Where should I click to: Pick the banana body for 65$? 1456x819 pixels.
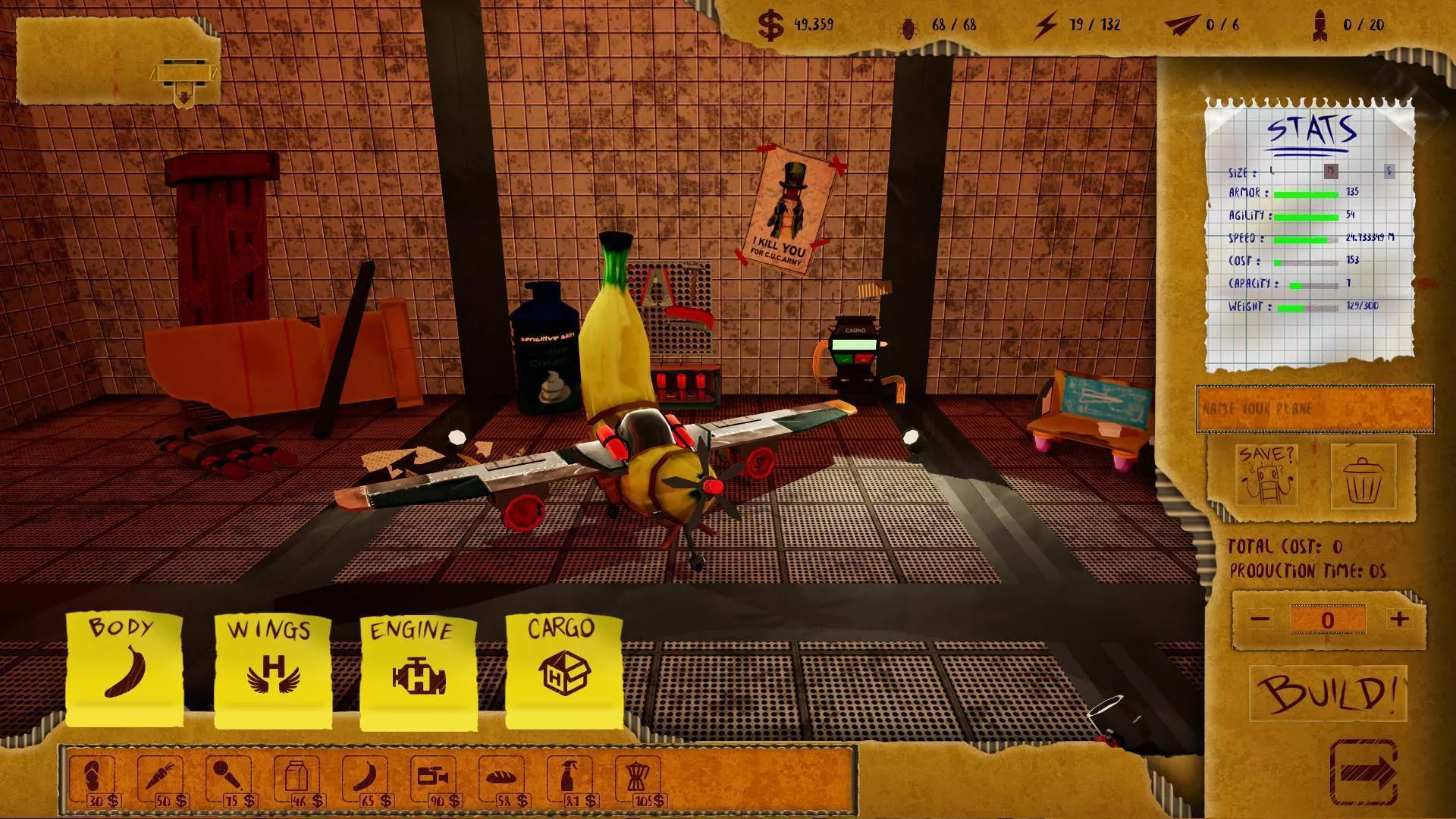pos(366,780)
